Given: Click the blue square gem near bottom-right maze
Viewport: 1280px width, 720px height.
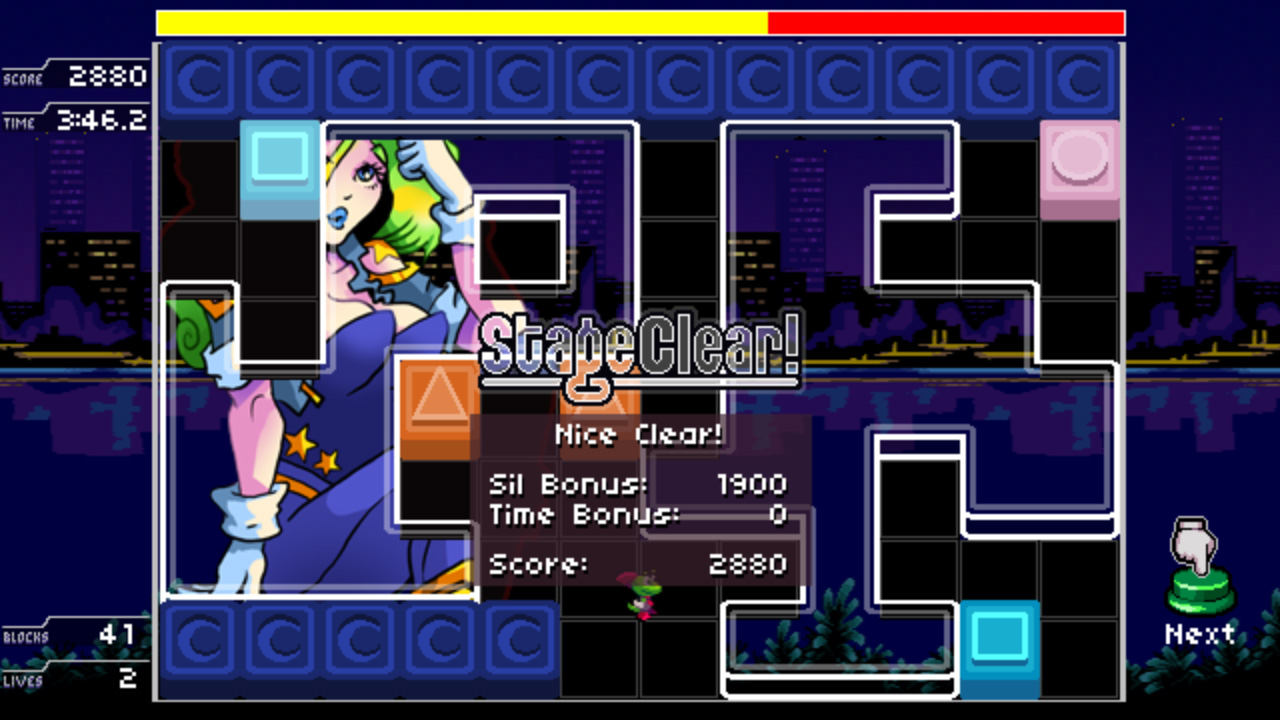Looking at the screenshot, I should [x=1000, y=643].
